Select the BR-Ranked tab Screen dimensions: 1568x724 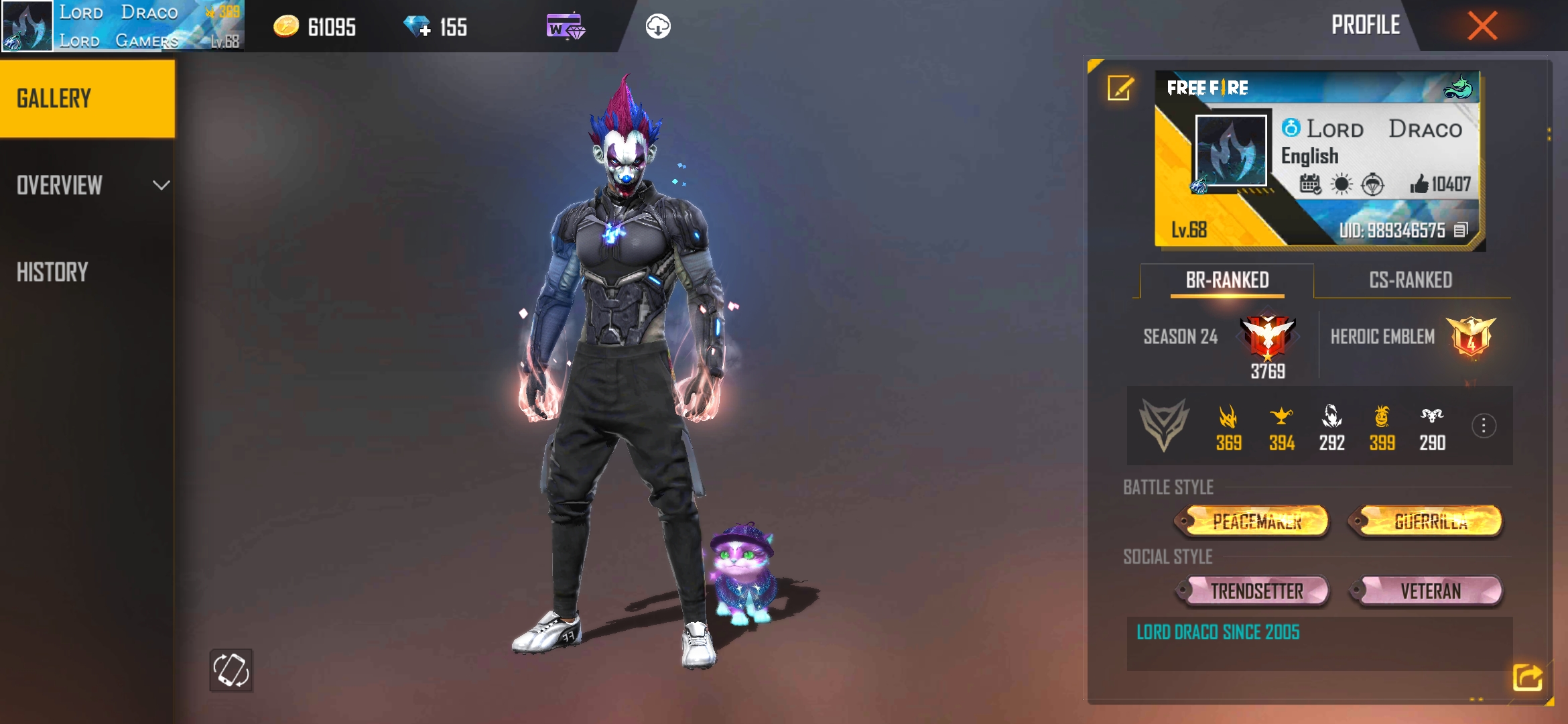pos(1227,280)
